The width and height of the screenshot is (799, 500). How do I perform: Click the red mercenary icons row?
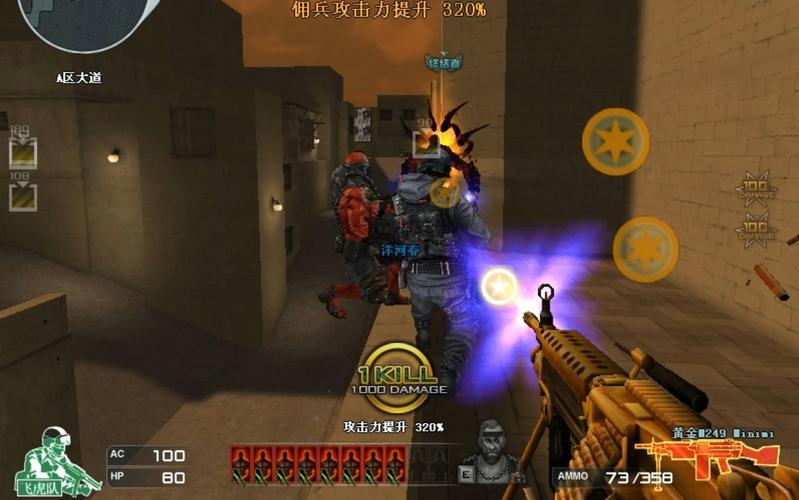click(319, 464)
